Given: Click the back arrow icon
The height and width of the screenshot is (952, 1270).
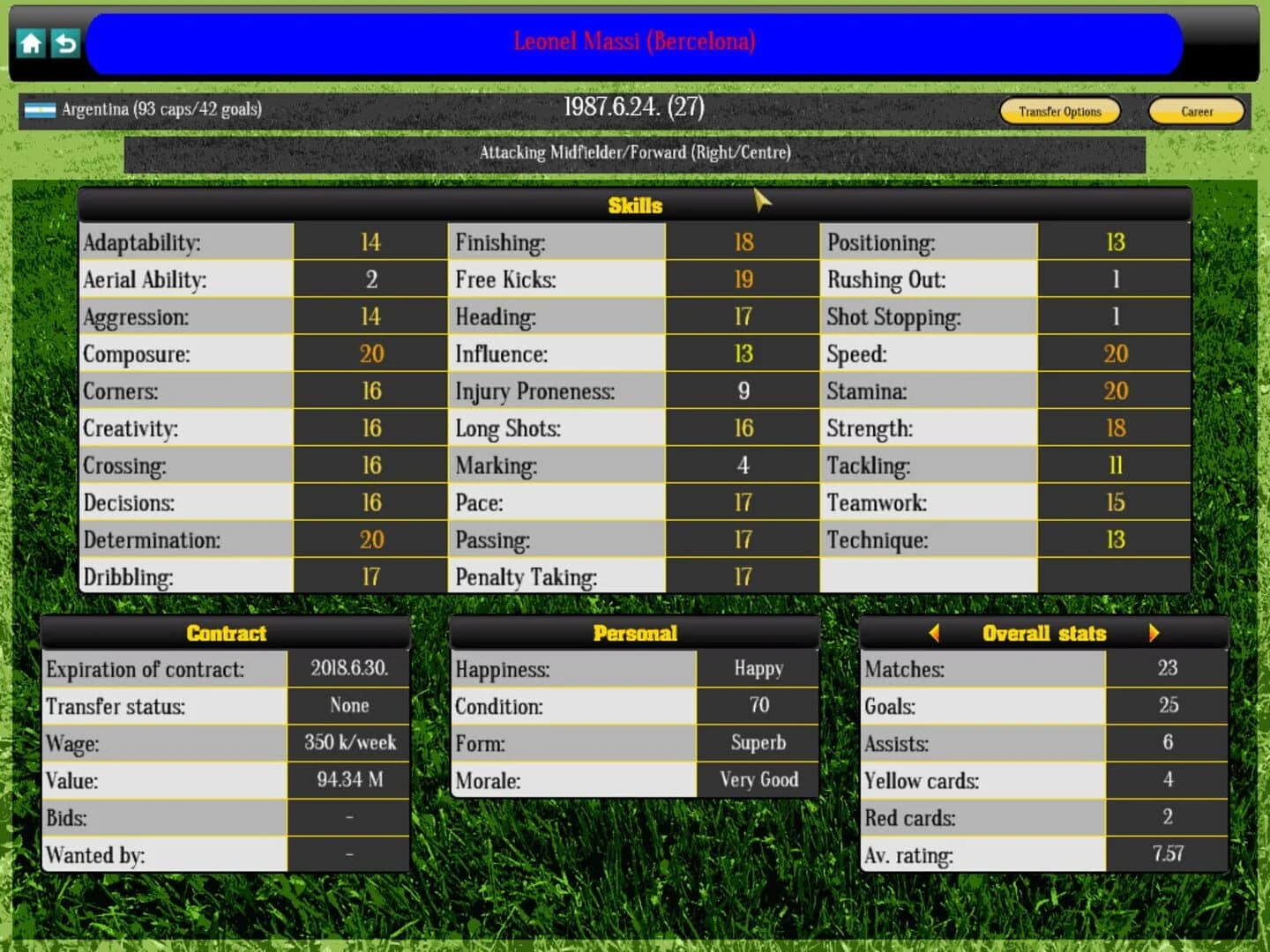Looking at the screenshot, I should click(x=64, y=42).
